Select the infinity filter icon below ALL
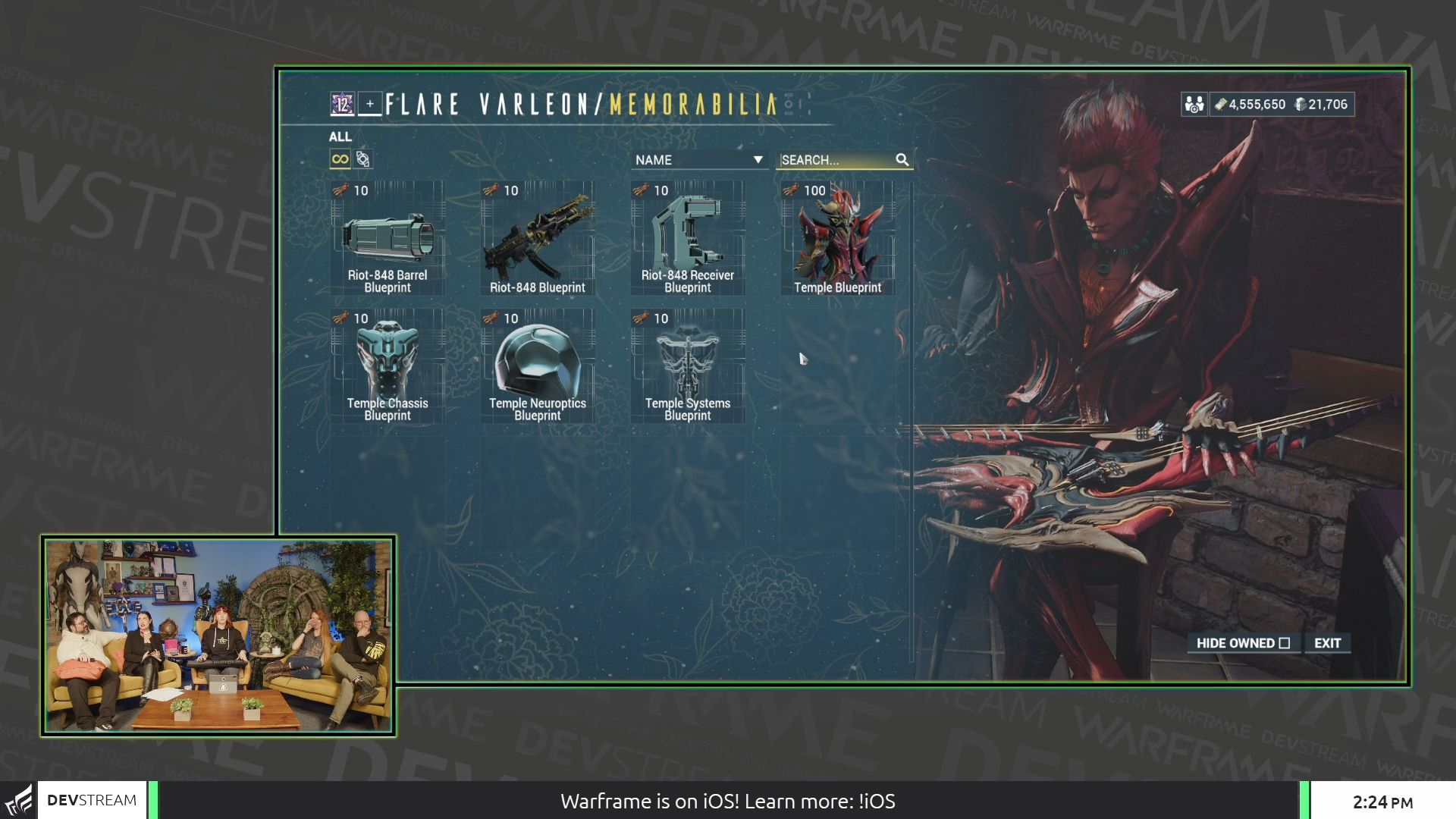This screenshot has width=1456, height=819. (x=340, y=159)
